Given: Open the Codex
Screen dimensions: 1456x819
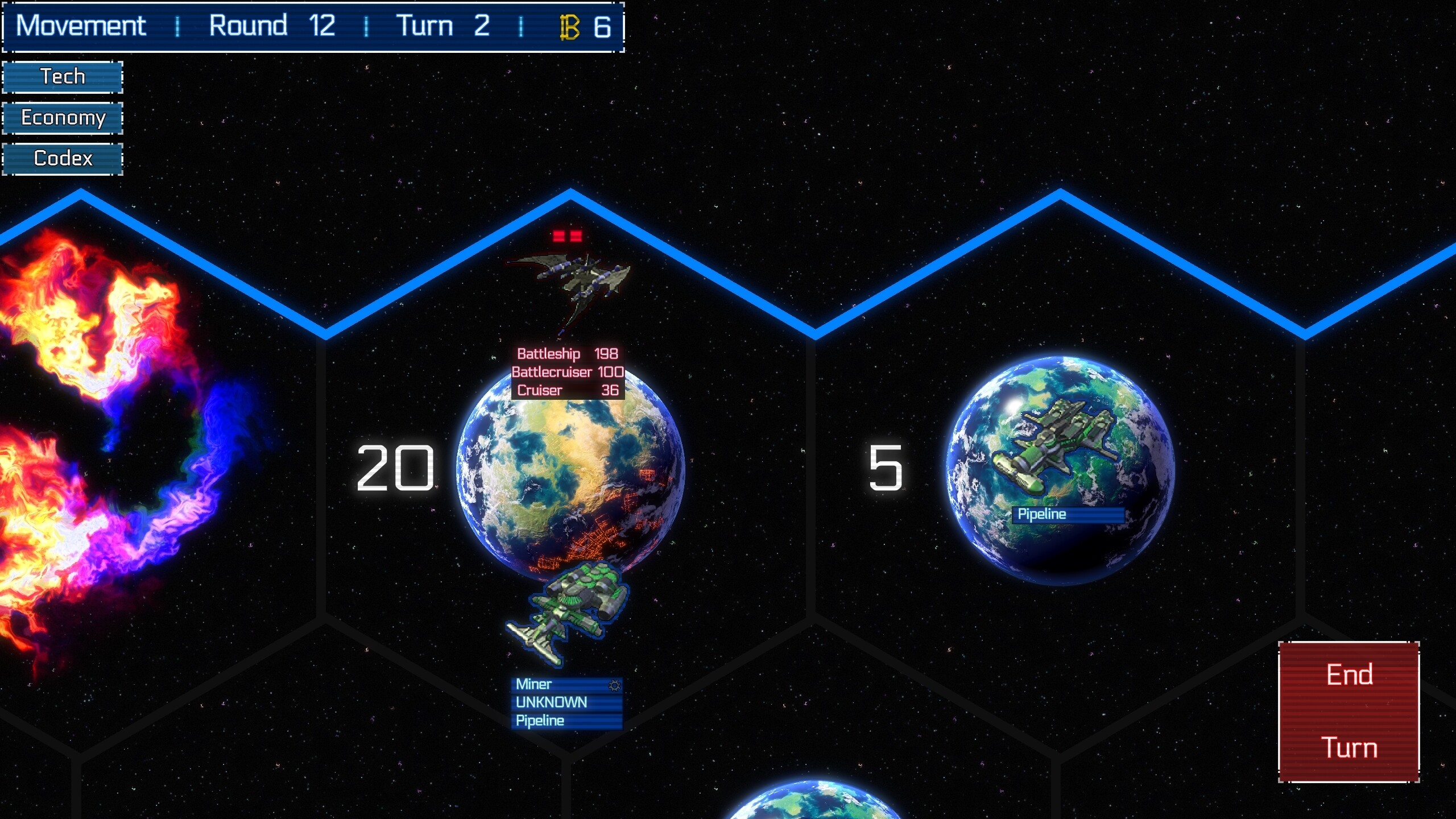Looking at the screenshot, I should 63,159.
